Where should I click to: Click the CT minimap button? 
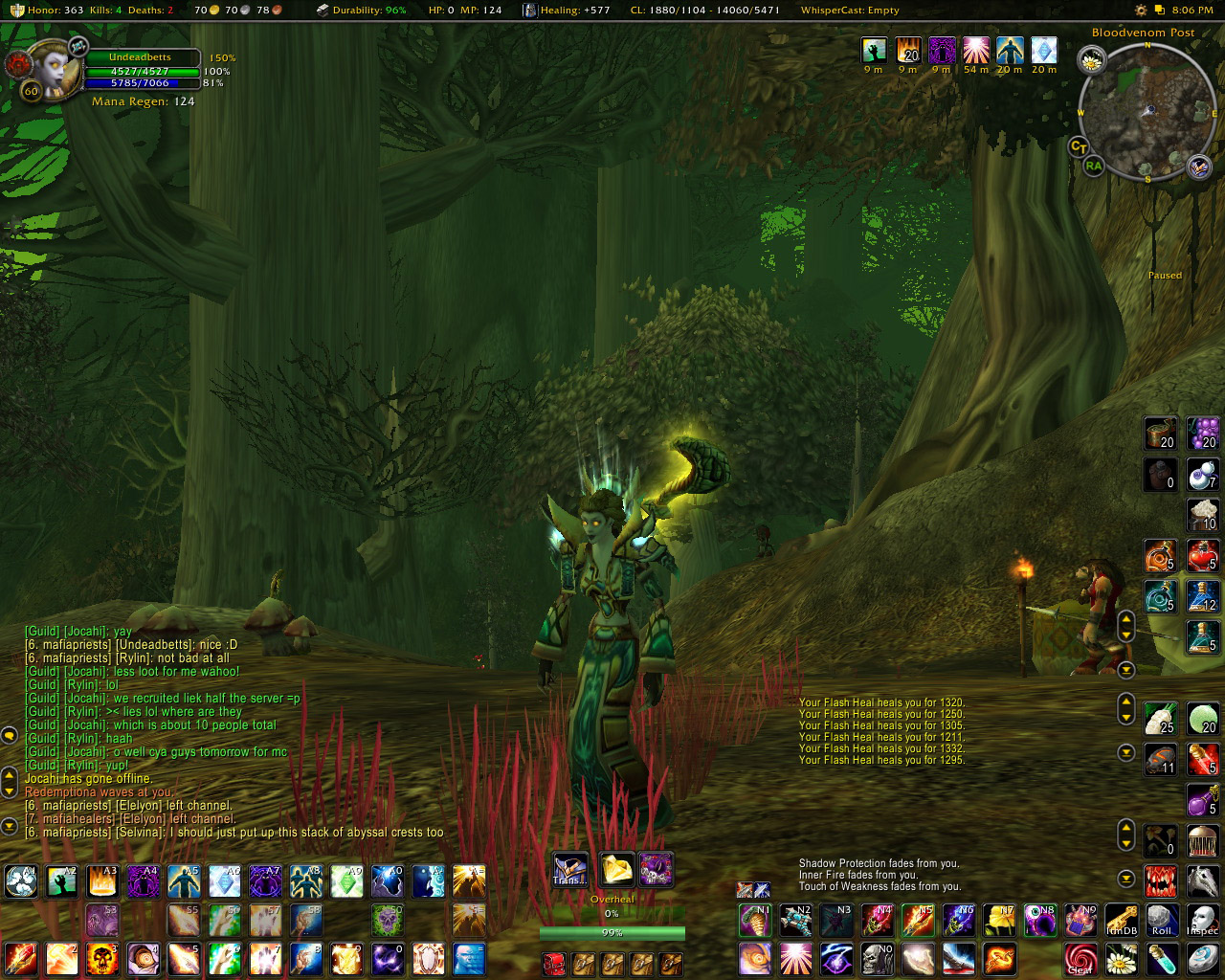pyautogui.click(x=1079, y=146)
